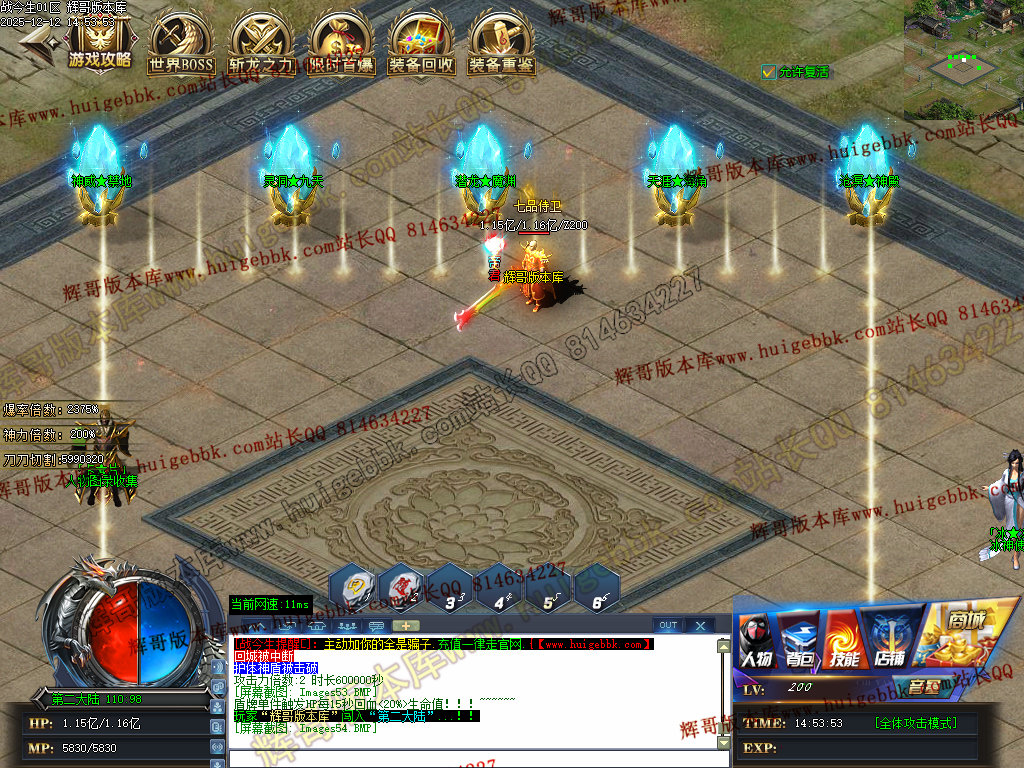Open the 店铺 shop panel
The width and height of the screenshot is (1024, 768).
pyautogui.click(x=887, y=642)
